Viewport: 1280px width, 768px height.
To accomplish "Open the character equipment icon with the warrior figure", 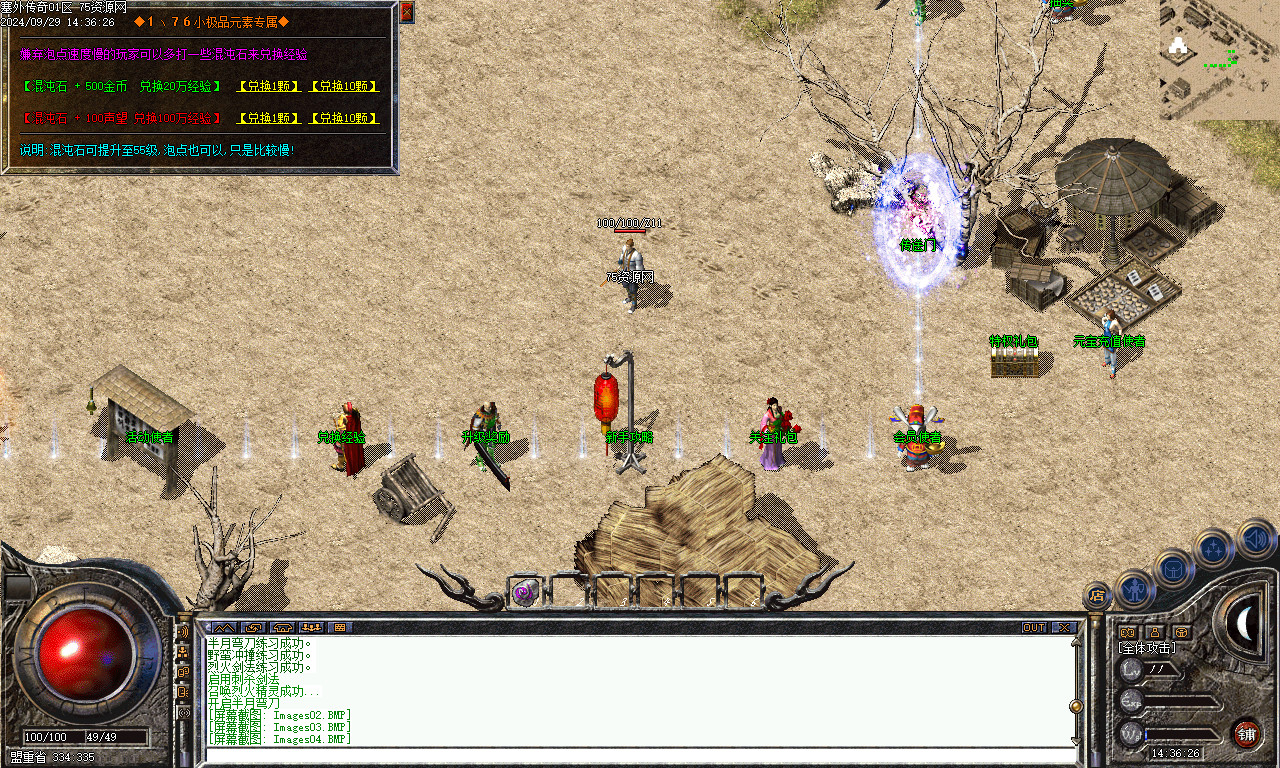I will (x=1136, y=590).
